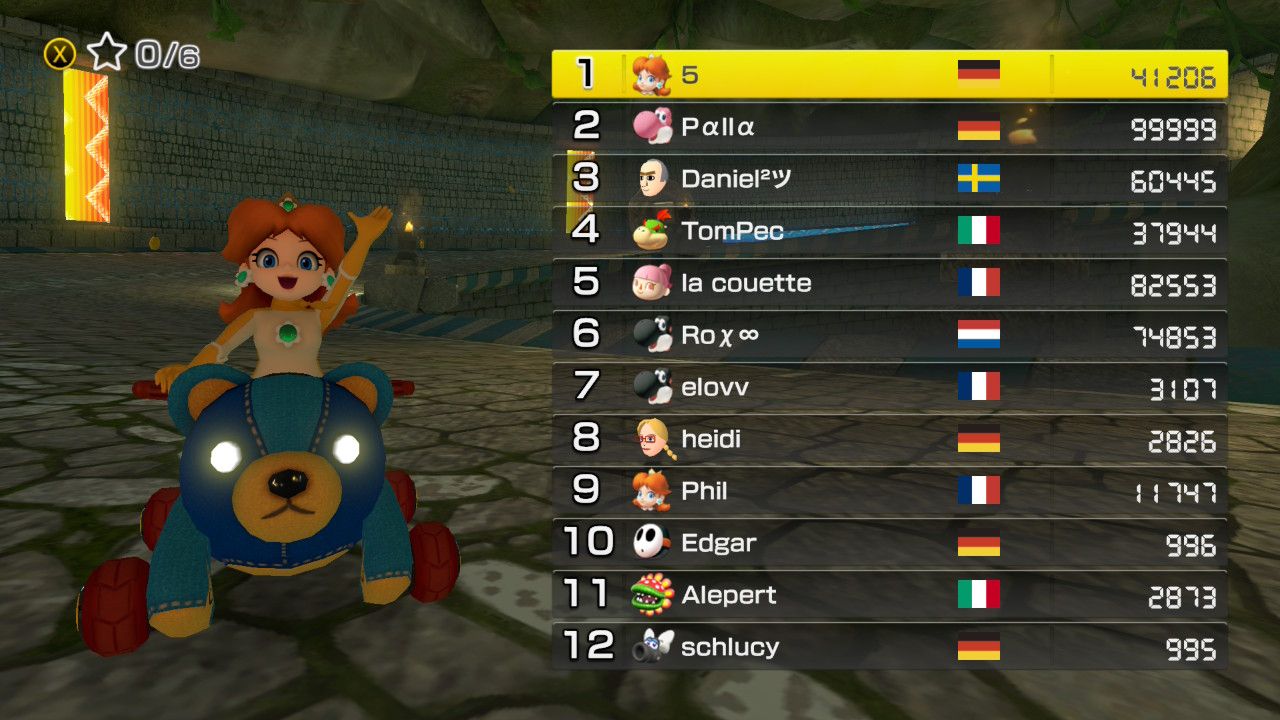Pick the Roχ∞ player entry
The image size is (1280, 720).
pos(889,335)
